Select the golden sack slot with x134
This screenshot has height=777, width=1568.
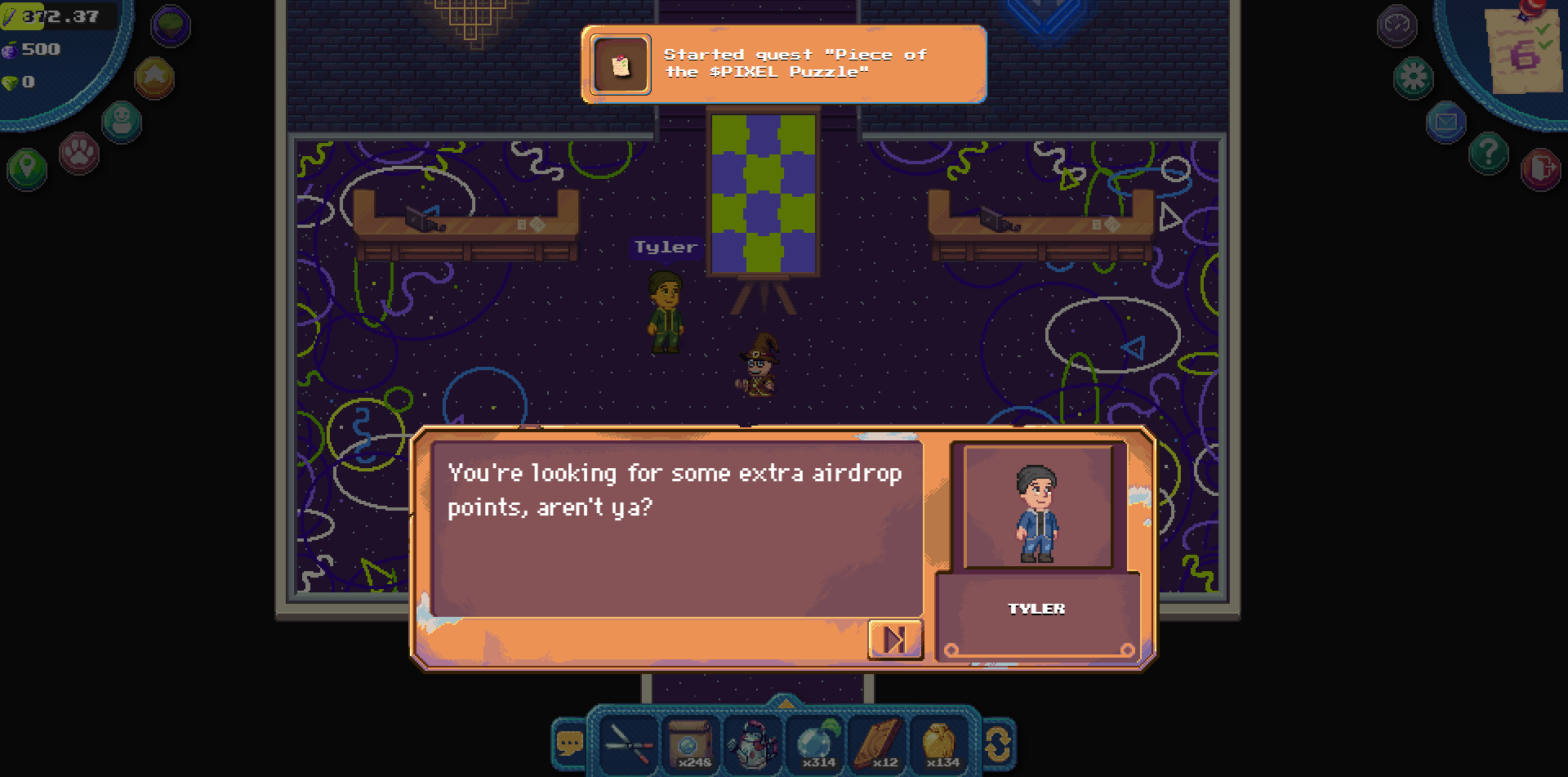[940, 744]
